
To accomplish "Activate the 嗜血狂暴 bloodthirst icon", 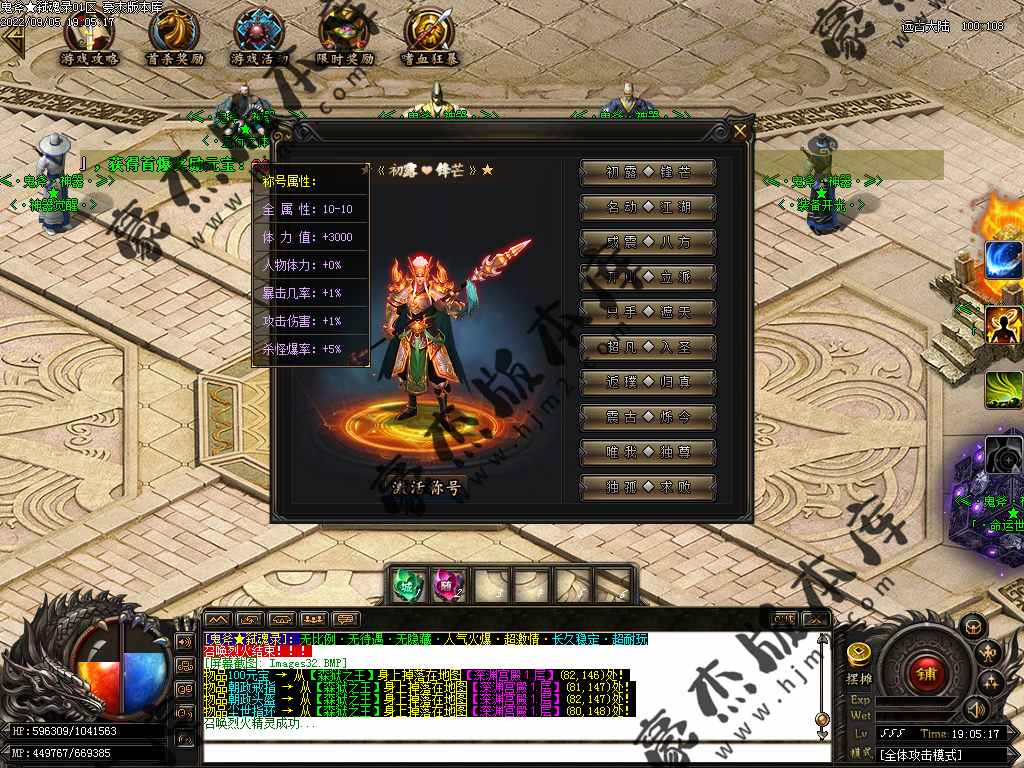I will click(x=430, y=36).
